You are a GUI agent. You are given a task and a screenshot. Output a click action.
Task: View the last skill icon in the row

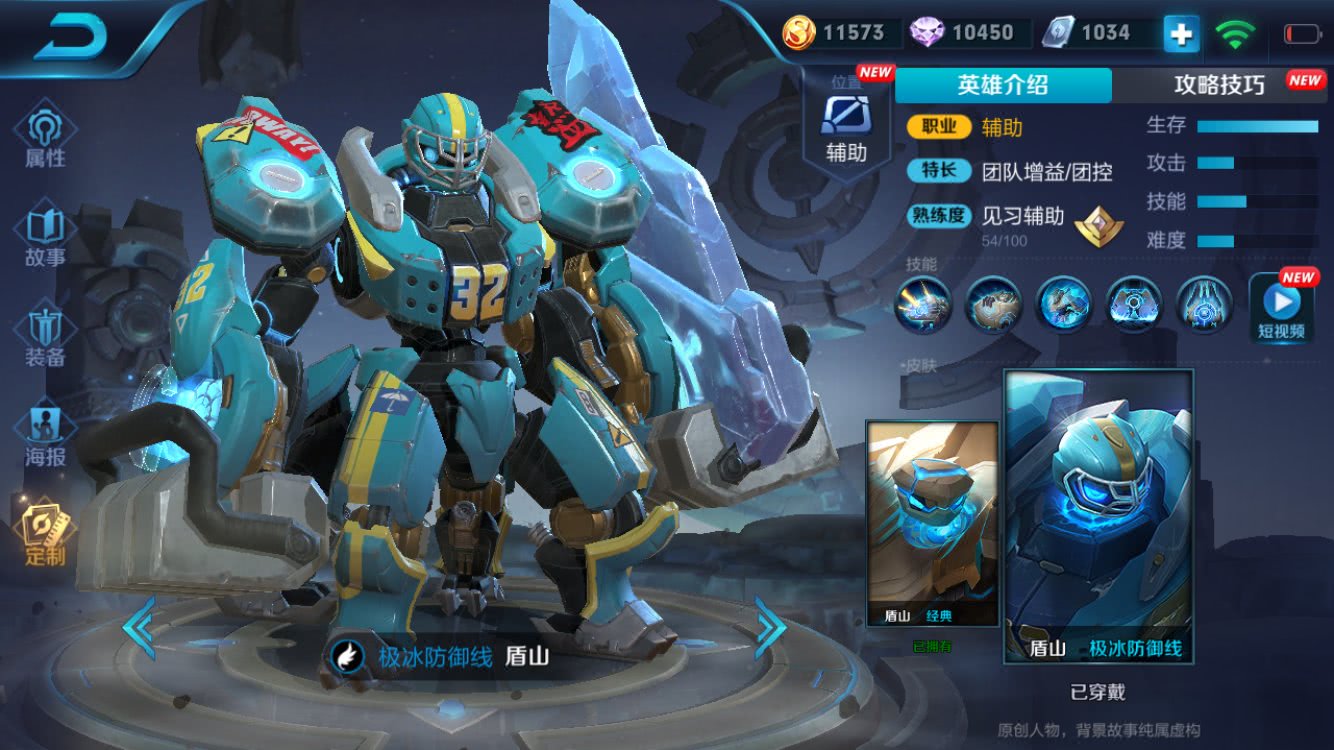coord(1203,304)
